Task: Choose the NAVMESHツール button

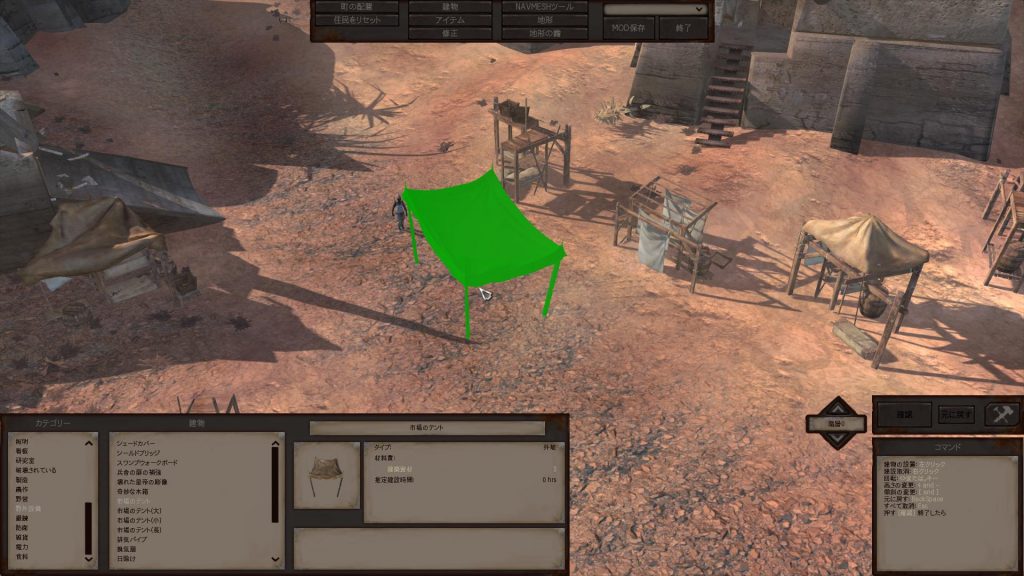Action: click(x=544, y=7)
